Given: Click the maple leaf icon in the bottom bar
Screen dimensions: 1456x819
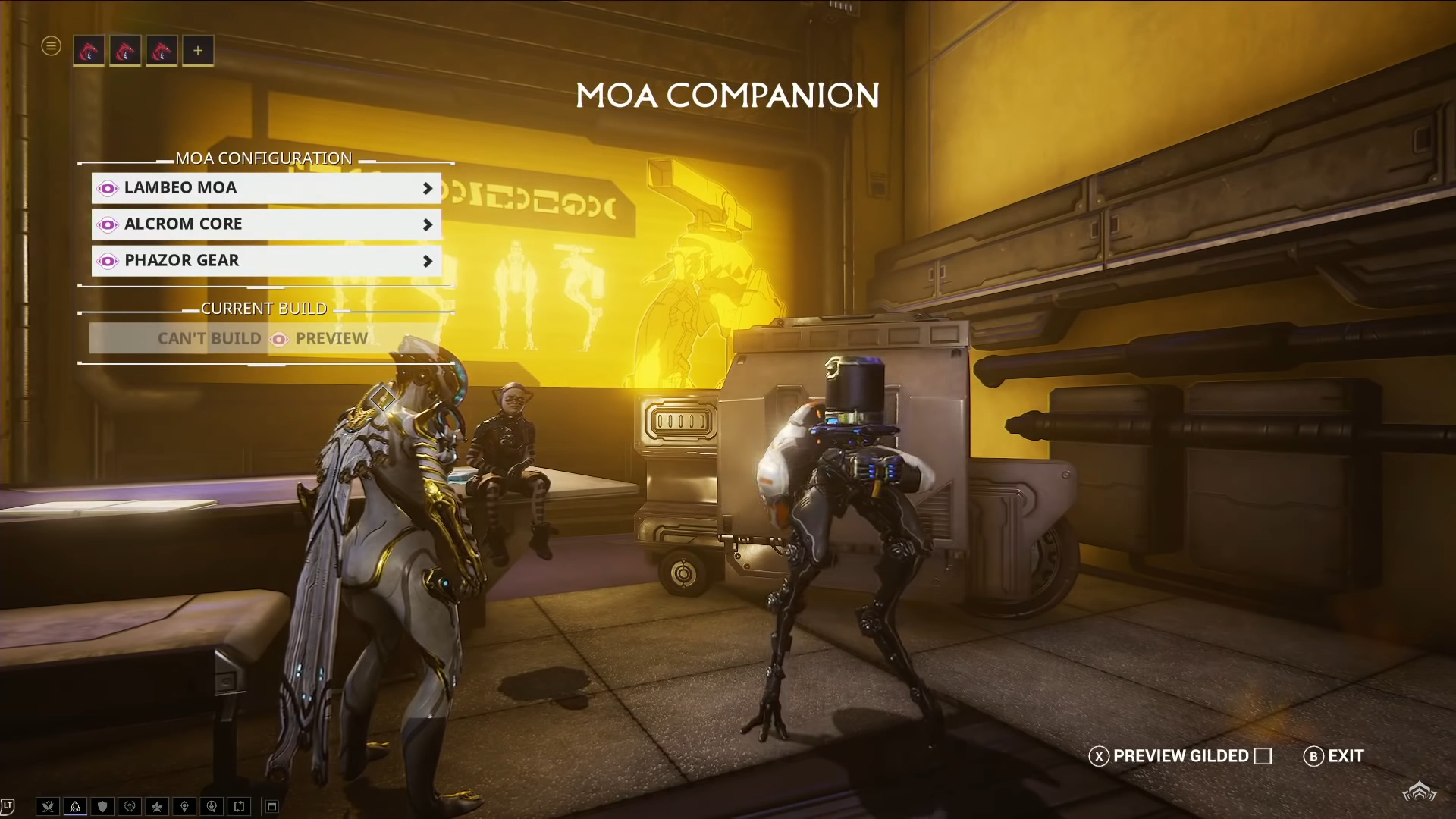Looking at the screenshot, I should coord(157,806).
